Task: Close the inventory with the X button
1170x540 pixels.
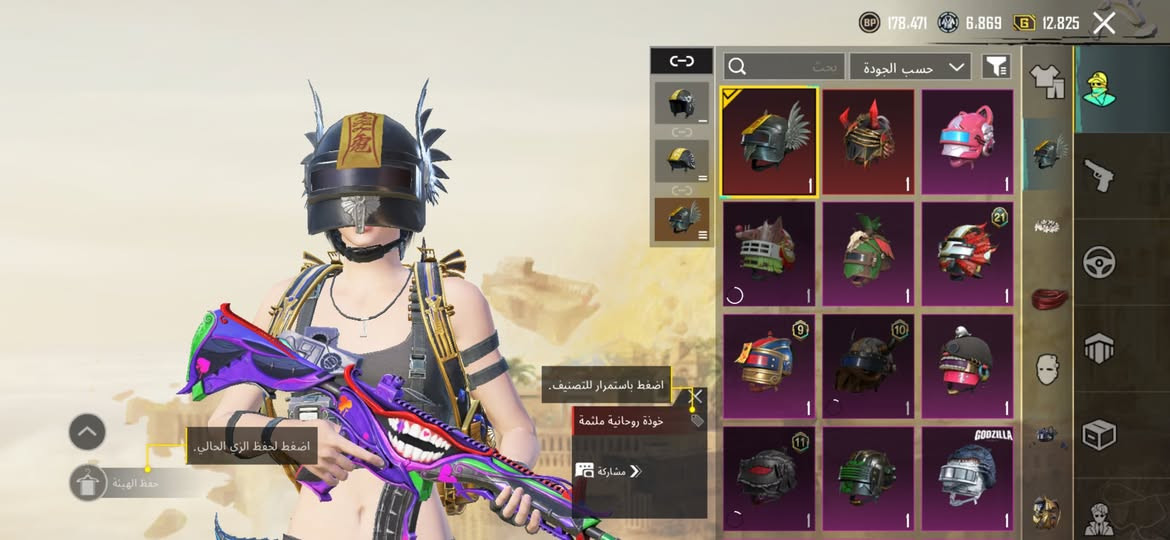Action: click(x=1104, y=23)
